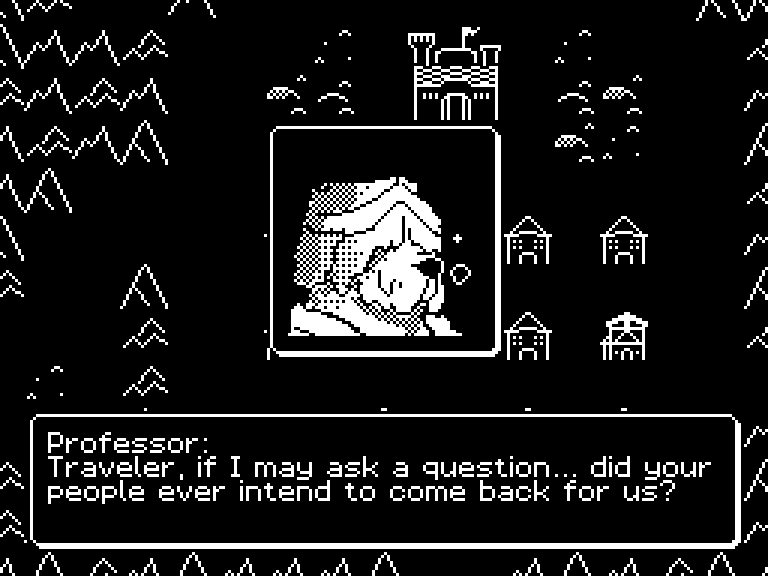The height and width of the screenshot is (576, 768).
Task: Click the Professor's portrait frame
Action: (384, 240)
